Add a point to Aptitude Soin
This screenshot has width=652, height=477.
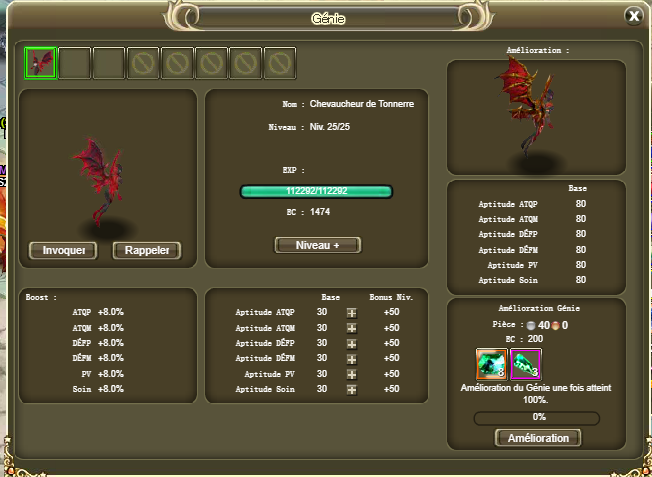point(351,389)
